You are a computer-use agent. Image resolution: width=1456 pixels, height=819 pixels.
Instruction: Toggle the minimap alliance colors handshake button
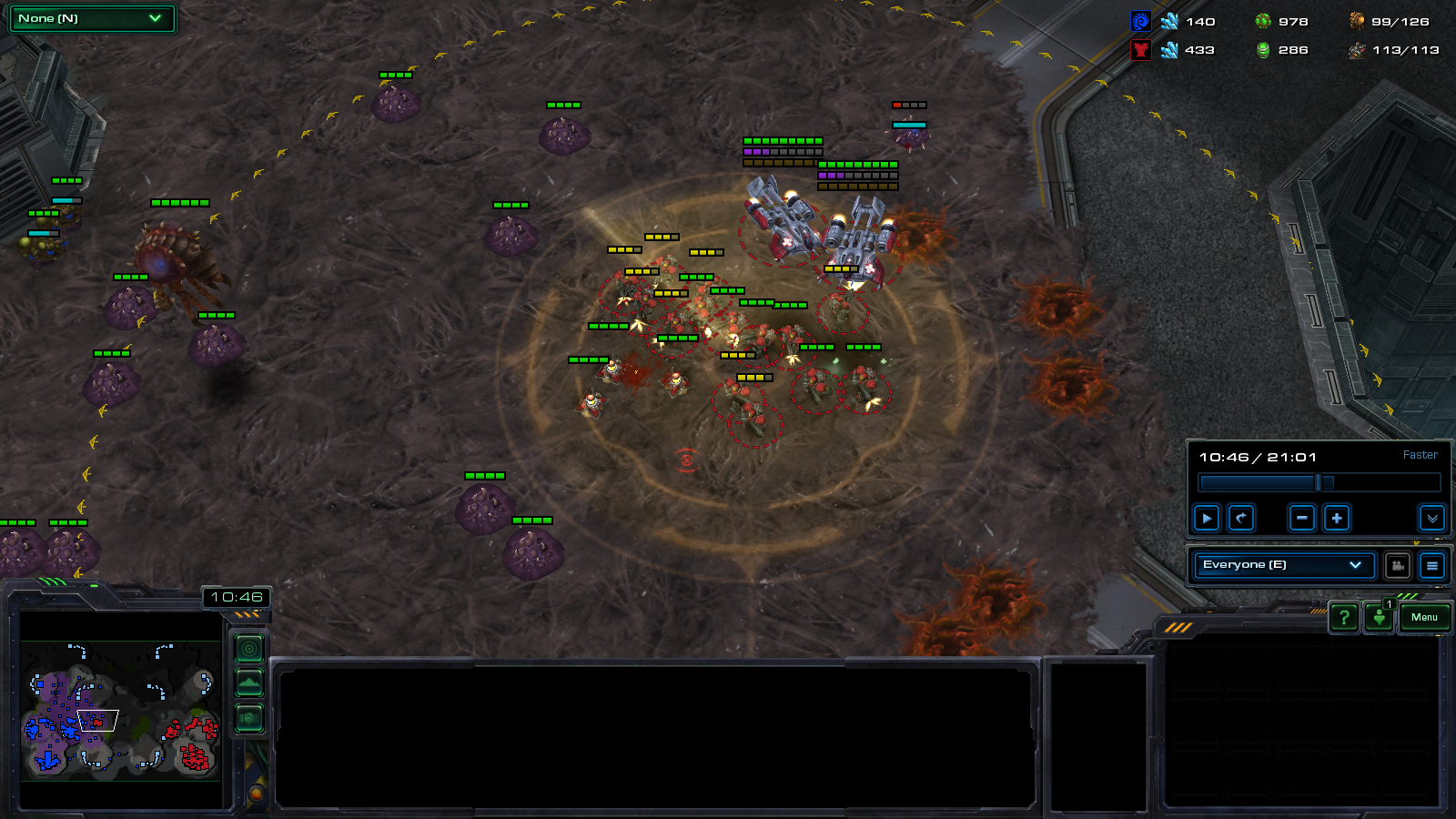pyautogui.click(x=249, y=719)
